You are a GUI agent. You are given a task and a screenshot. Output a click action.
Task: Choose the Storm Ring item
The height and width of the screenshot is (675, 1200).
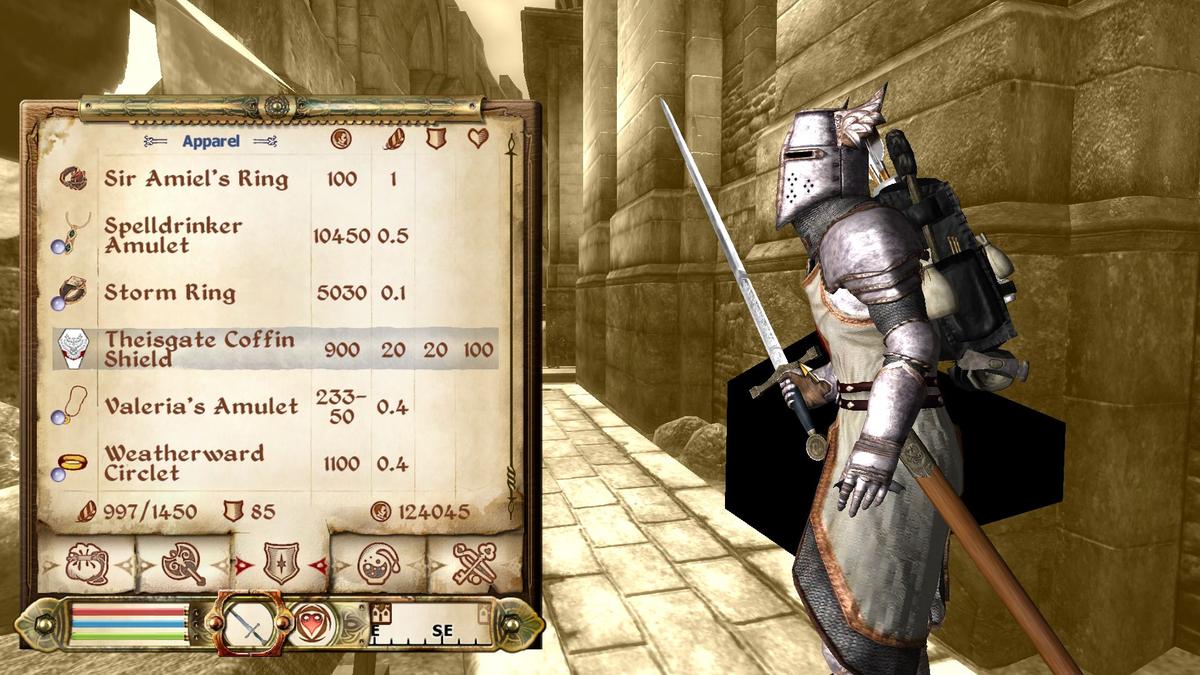(x=169, y=293)
